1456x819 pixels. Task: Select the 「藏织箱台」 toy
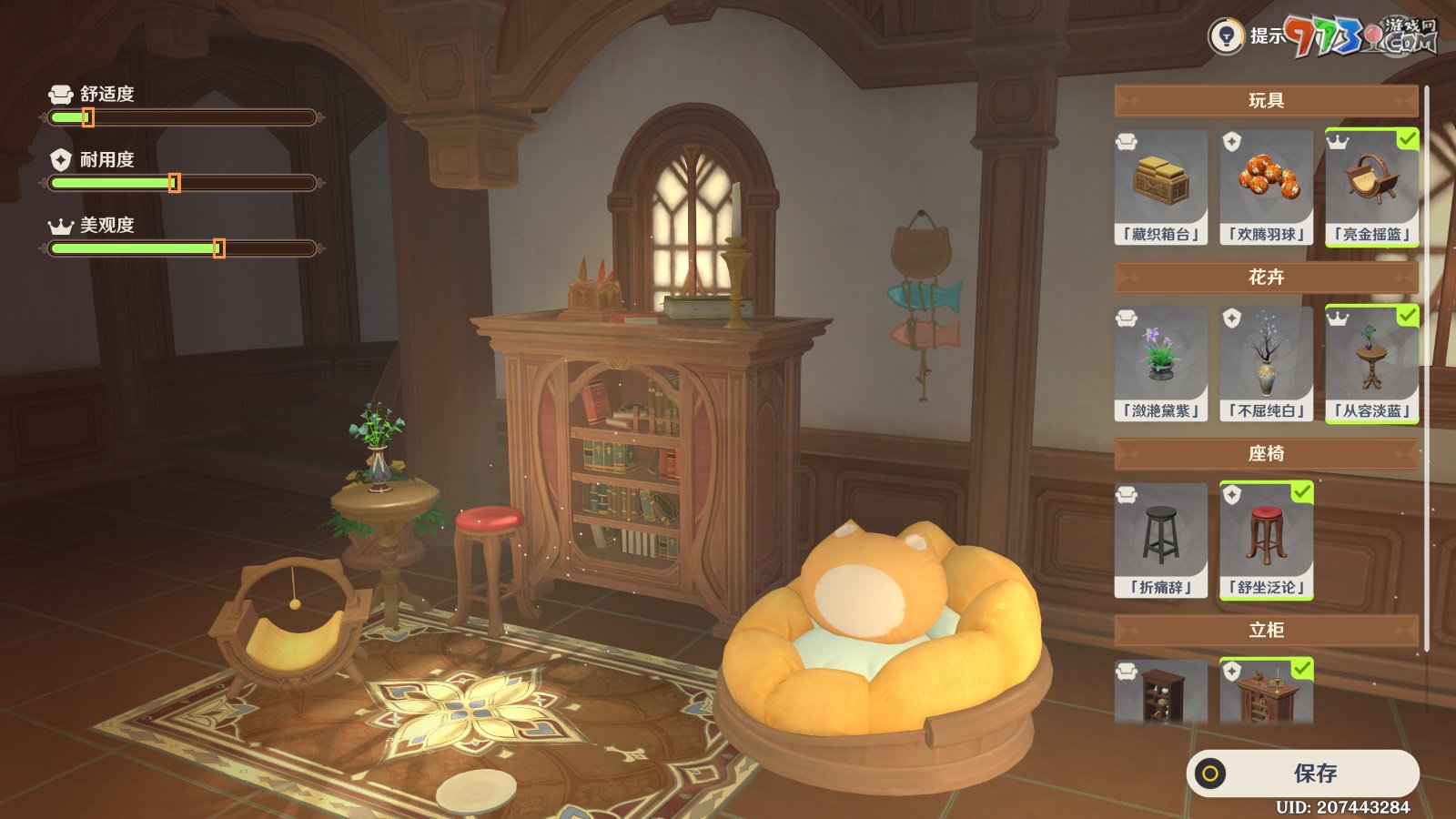point(1161,187)
